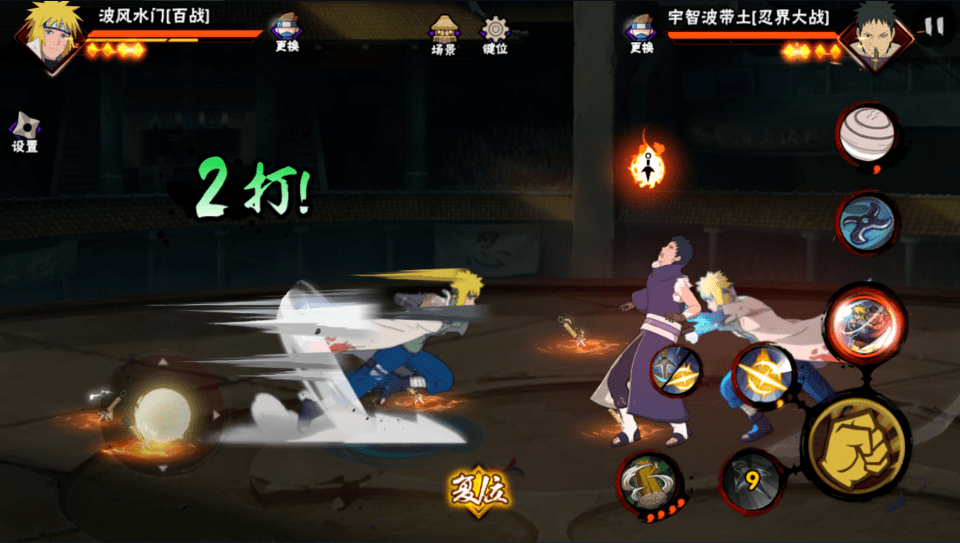Swap Minato using the left 更换 button
The width and height of the screenshot is (960, 543).
tap(287, 33)
